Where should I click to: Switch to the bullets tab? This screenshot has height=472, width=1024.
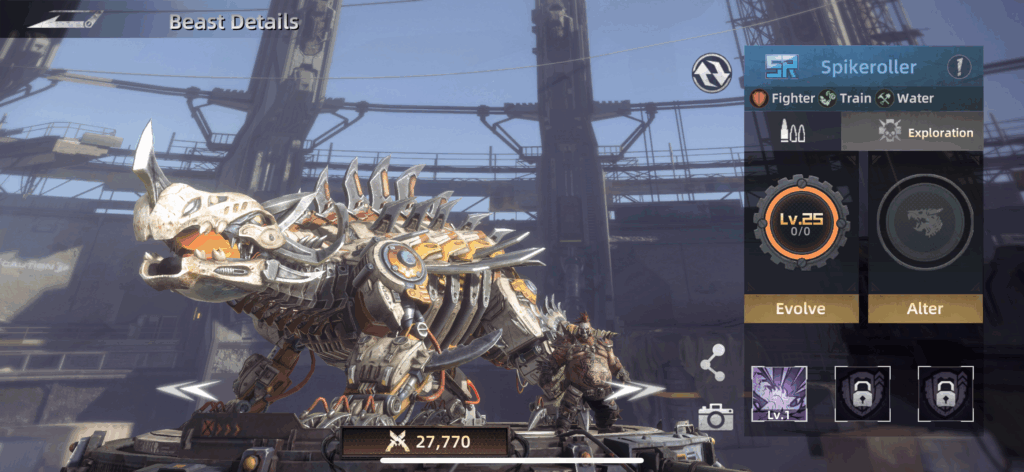point(794,131)
